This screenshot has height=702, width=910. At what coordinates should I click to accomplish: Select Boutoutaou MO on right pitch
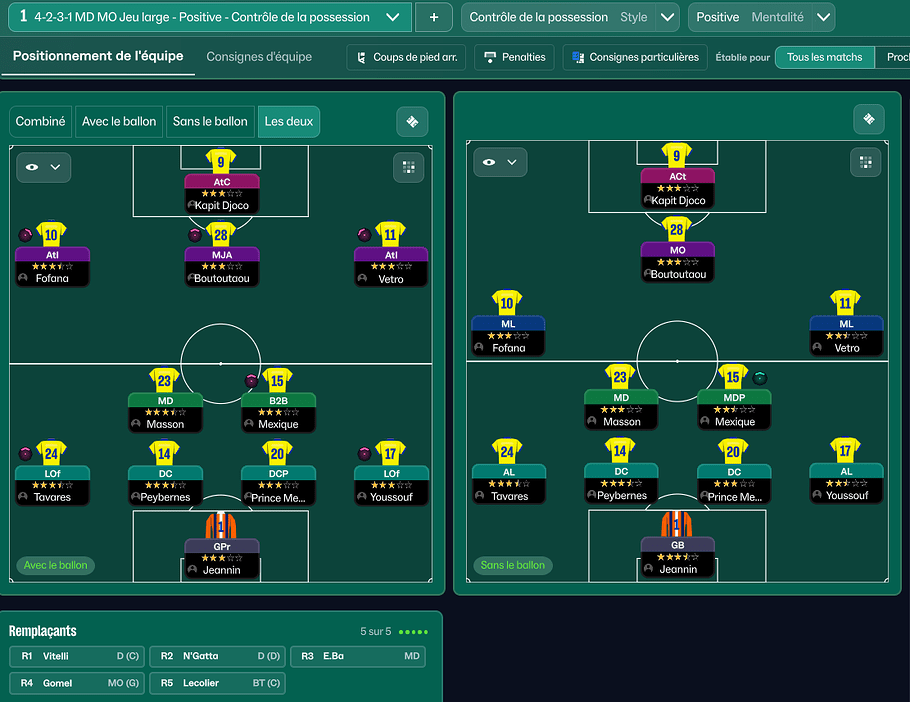677,262
